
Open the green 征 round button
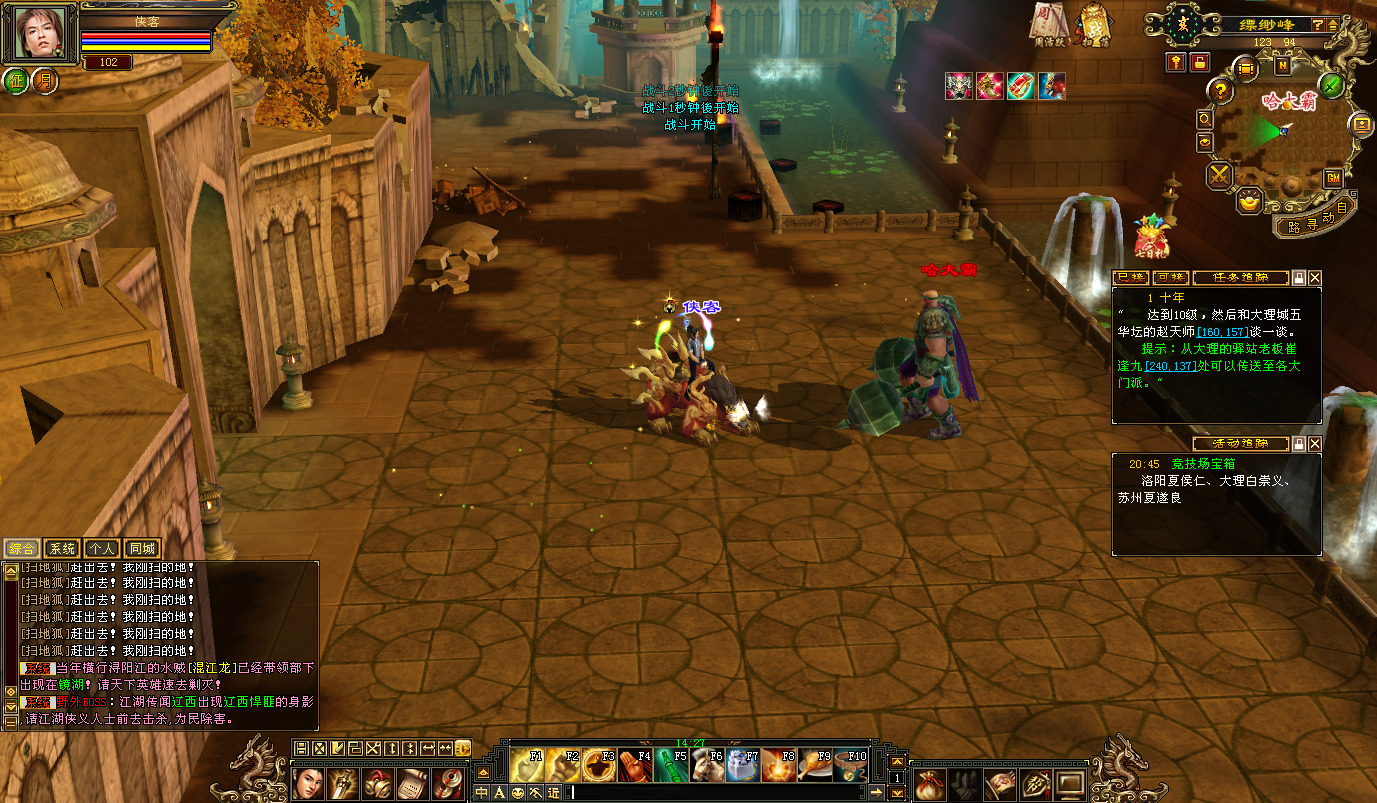[x=16, y=81]
